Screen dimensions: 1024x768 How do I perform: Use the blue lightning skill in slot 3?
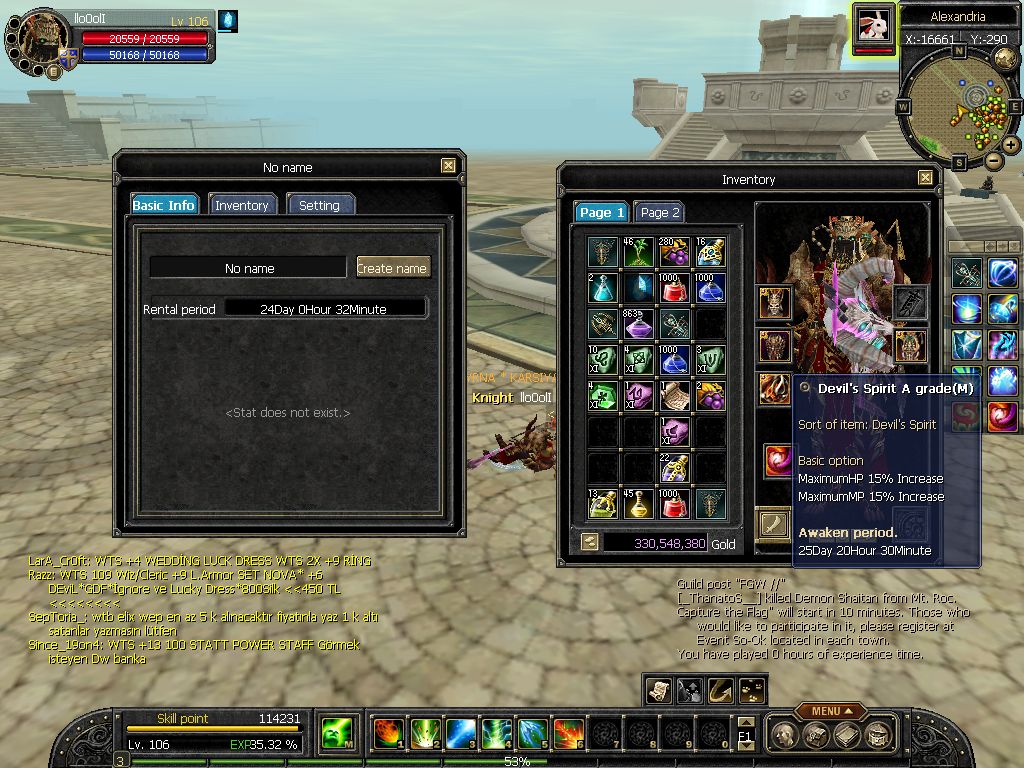(x=460, y=733)
